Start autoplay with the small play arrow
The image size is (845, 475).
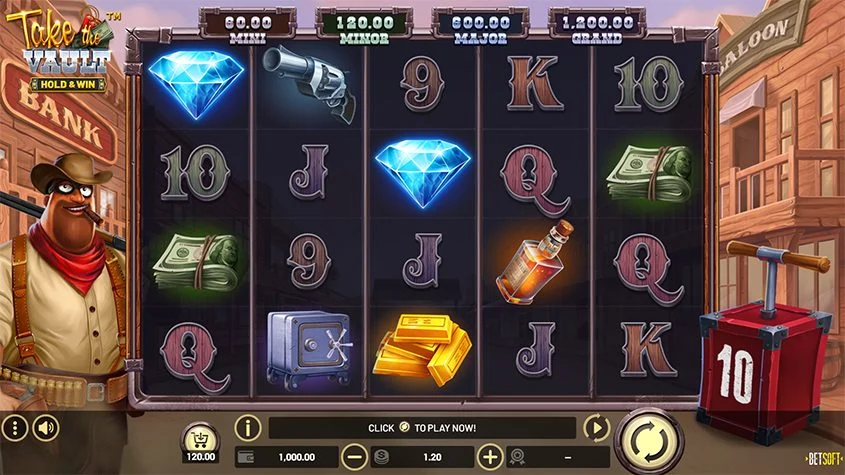(x=596, y=428)
